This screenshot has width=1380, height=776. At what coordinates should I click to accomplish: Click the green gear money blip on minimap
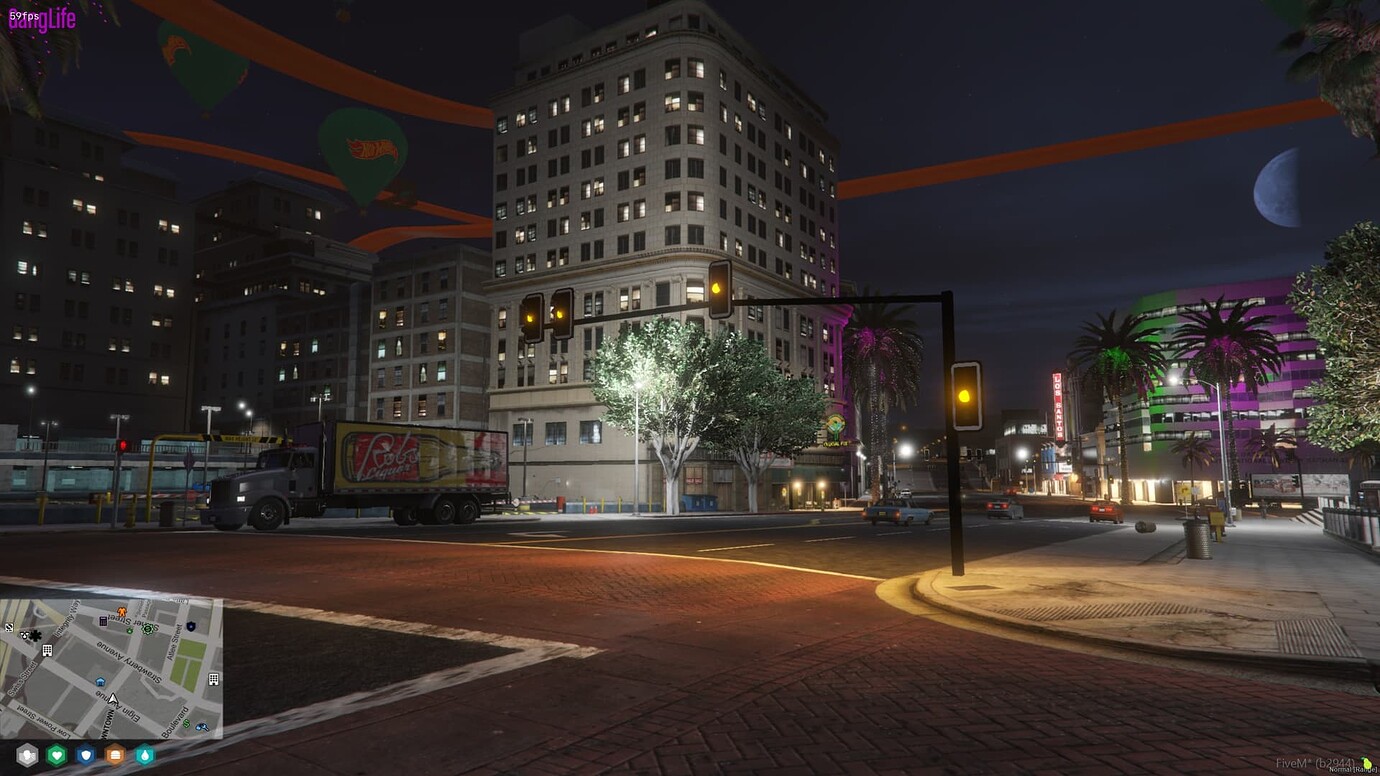147,628
